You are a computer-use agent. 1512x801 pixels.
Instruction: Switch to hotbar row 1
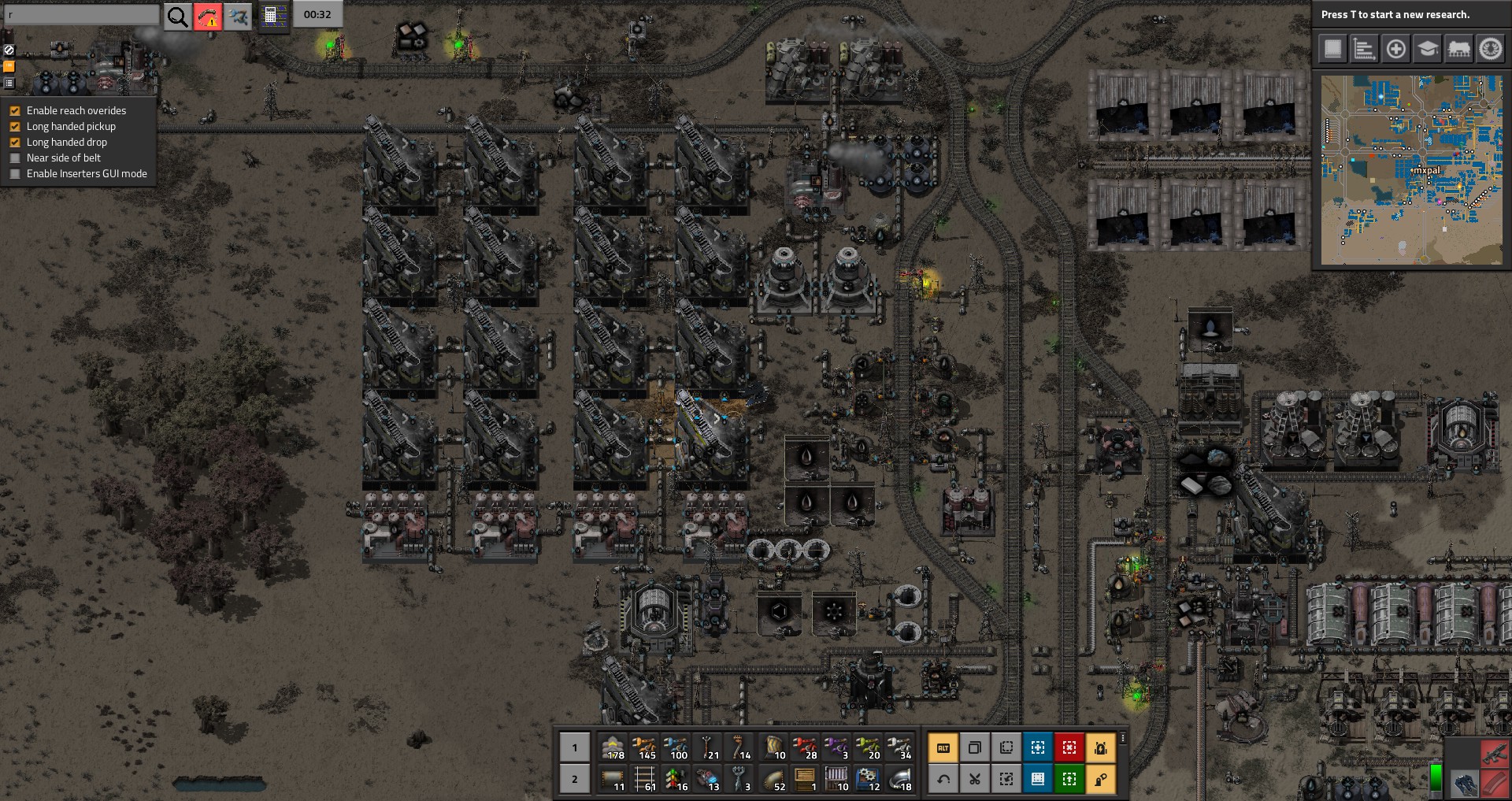(575, 747)
